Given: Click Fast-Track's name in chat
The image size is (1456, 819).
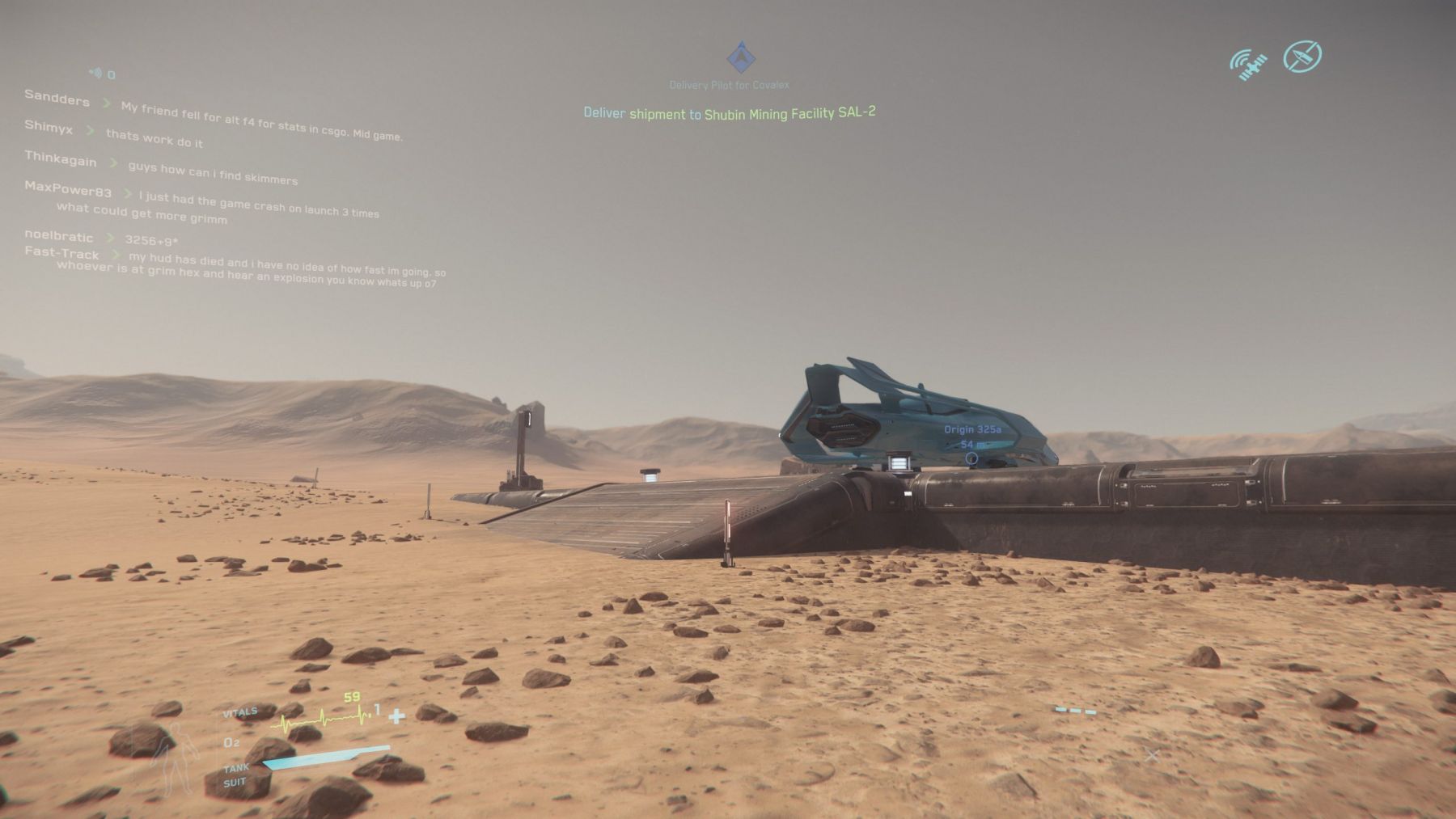Looking at the screenshot, I should click(x=61, y=253).
